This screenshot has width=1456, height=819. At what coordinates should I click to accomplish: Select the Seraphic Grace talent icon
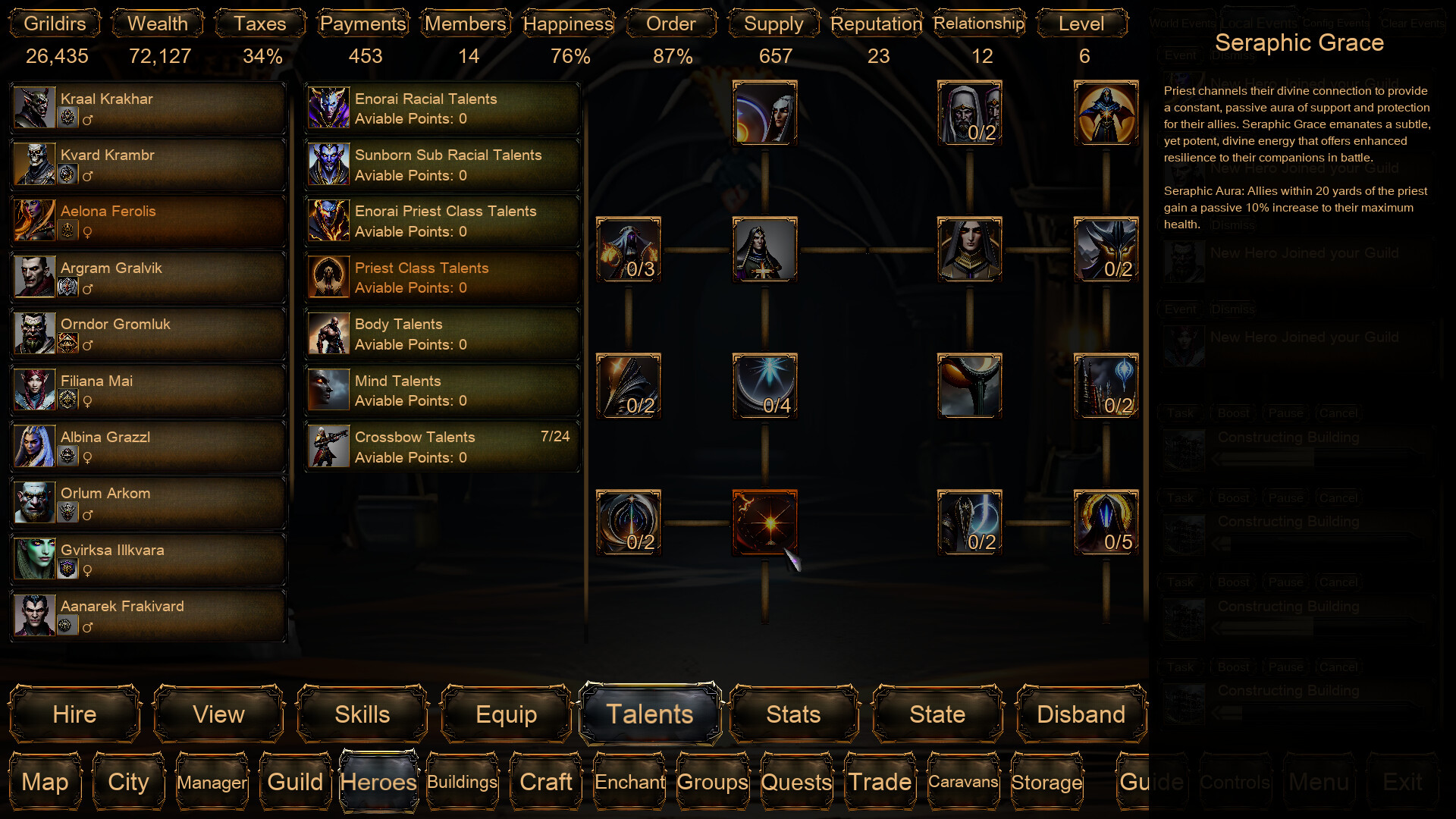(764, 523)
